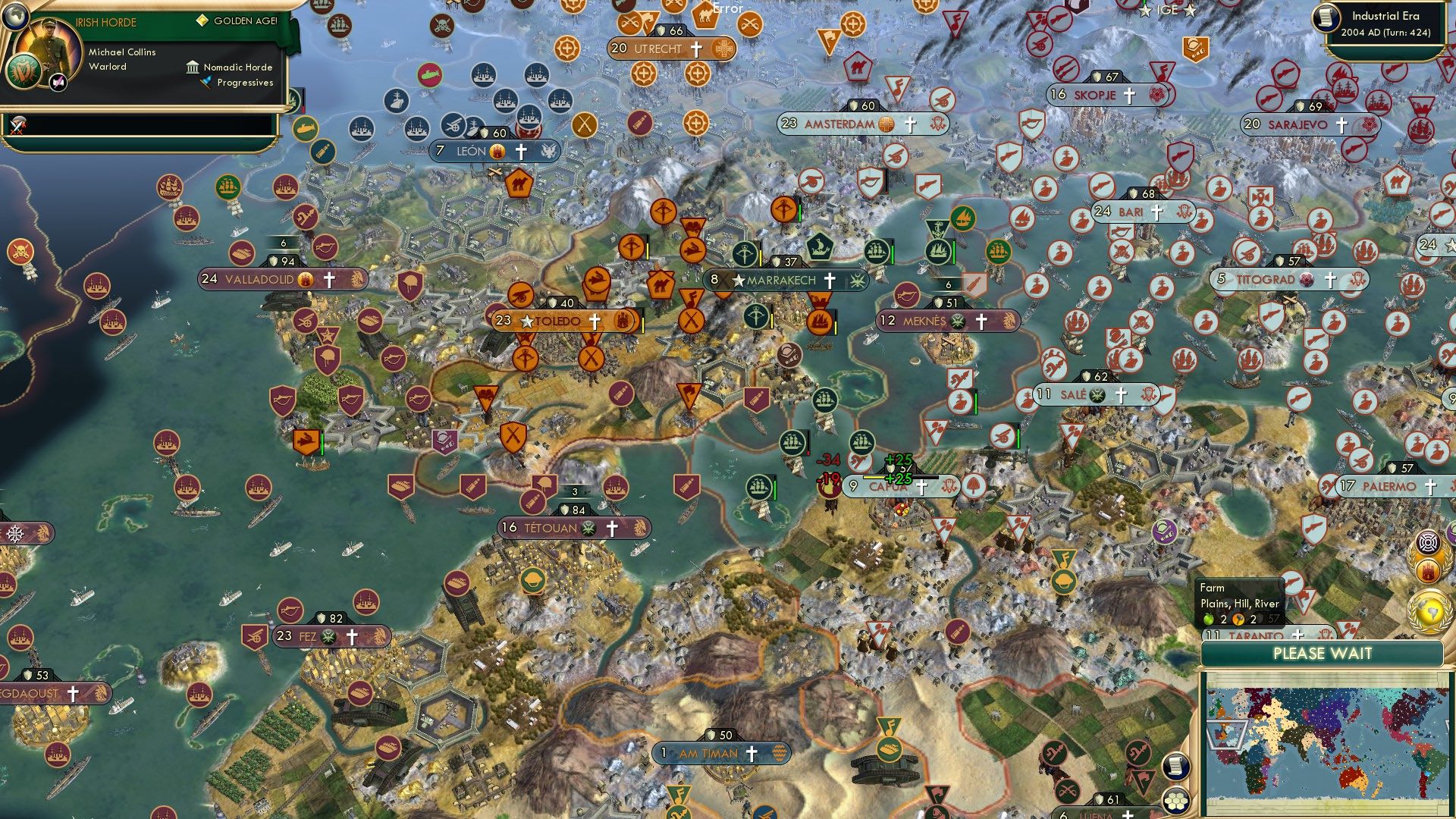This screenshot has height=819, width=1456.
Task: Click the blockade anchor icon on Meknès banner
Action: click(1009, 321)
